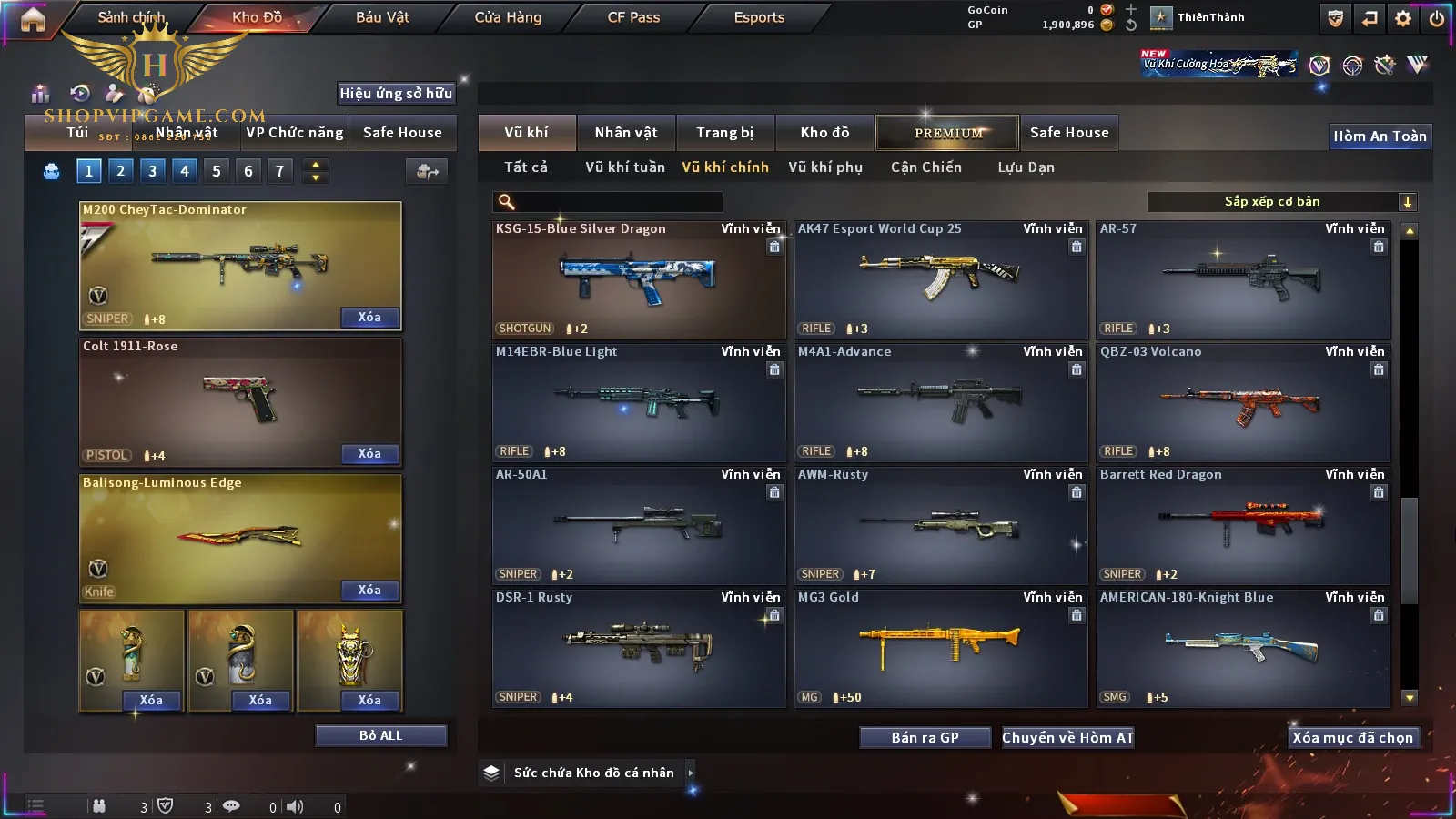Open the Sắp xếp cơ bản sort dropdown
The height and width of the screenshot is (819, 1456).
click(1281, 202)
